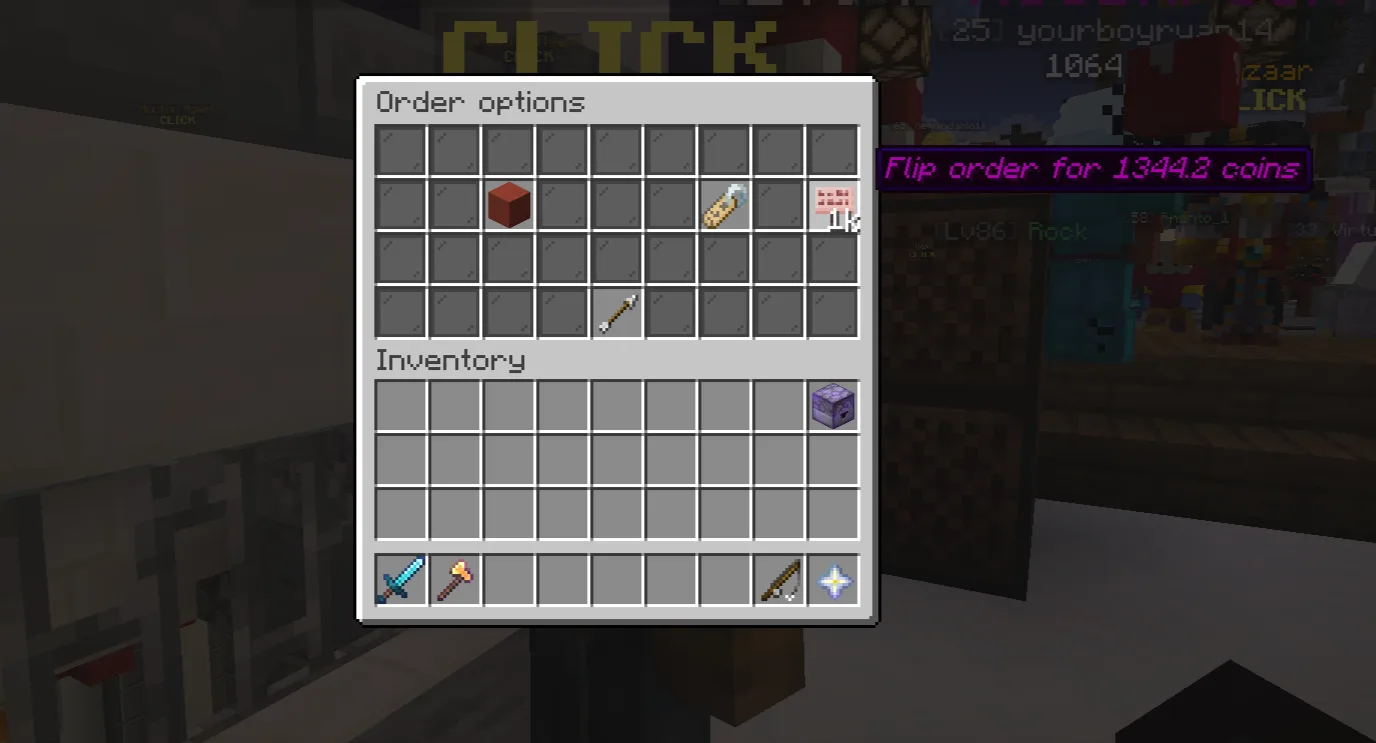
Task: Select the red terracotta order item
Action: (509, 205)
